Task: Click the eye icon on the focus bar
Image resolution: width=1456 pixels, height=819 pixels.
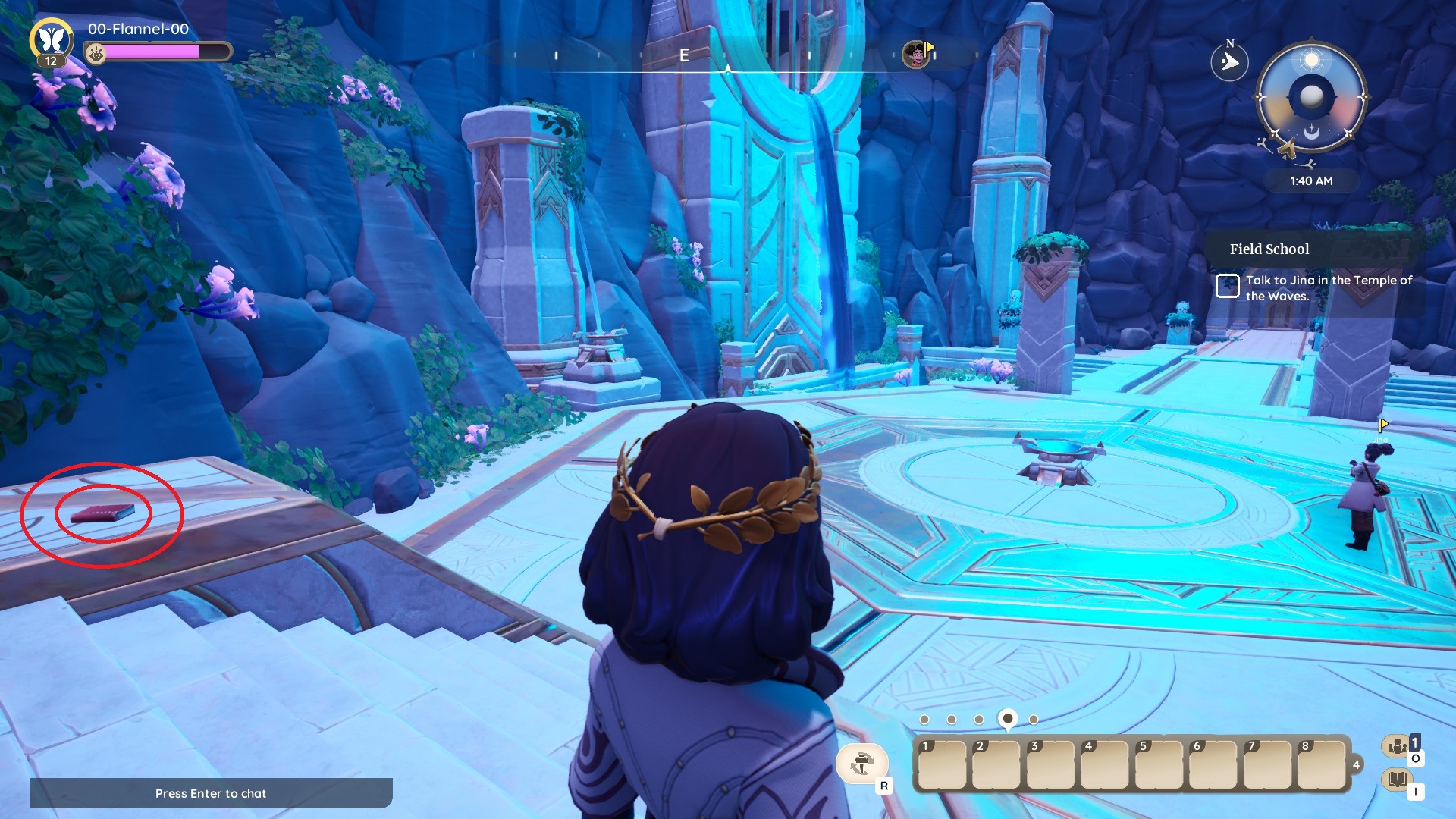Action: pos(95,53)
